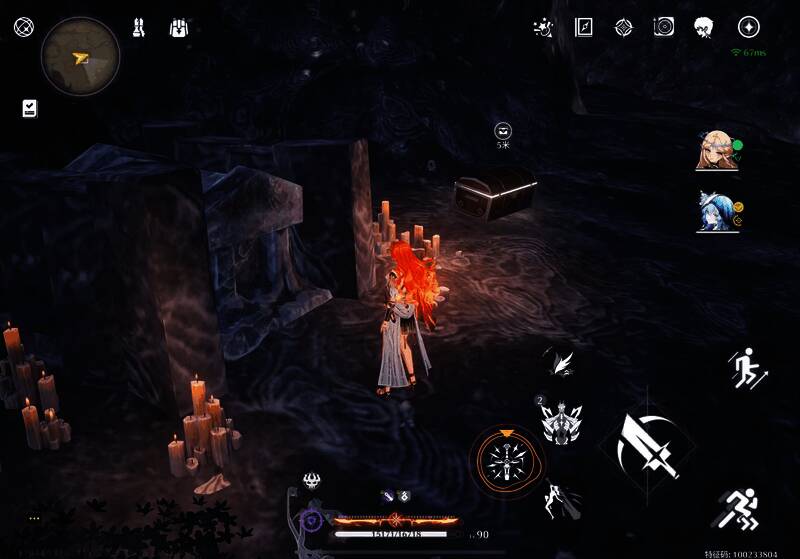Activate the orange-ringed sword burst skill

click(x=509, y=461)
